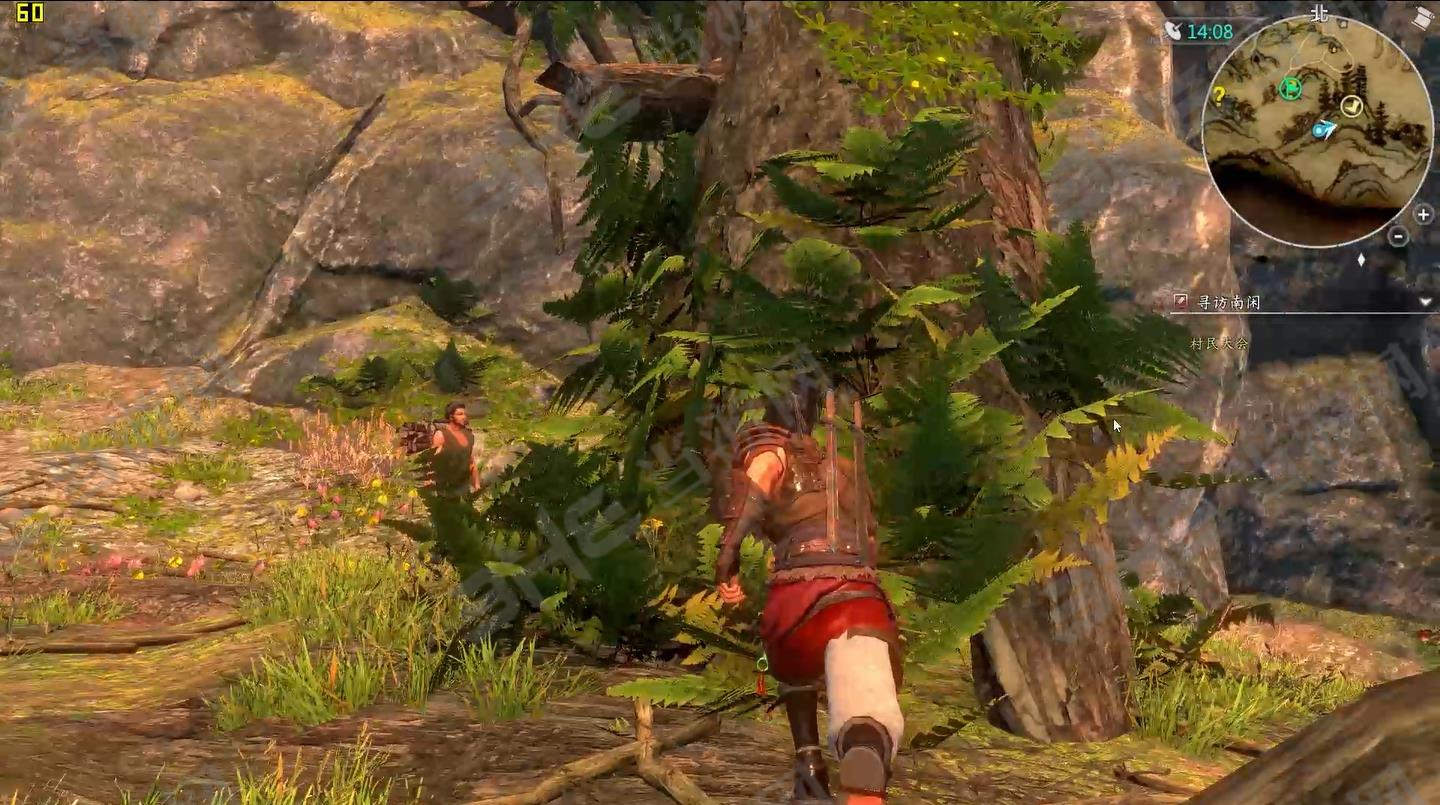1440x805 pixels.
Task: Select the yellow checkmark marker on minimap
Action: click(x=1351, y=105)
